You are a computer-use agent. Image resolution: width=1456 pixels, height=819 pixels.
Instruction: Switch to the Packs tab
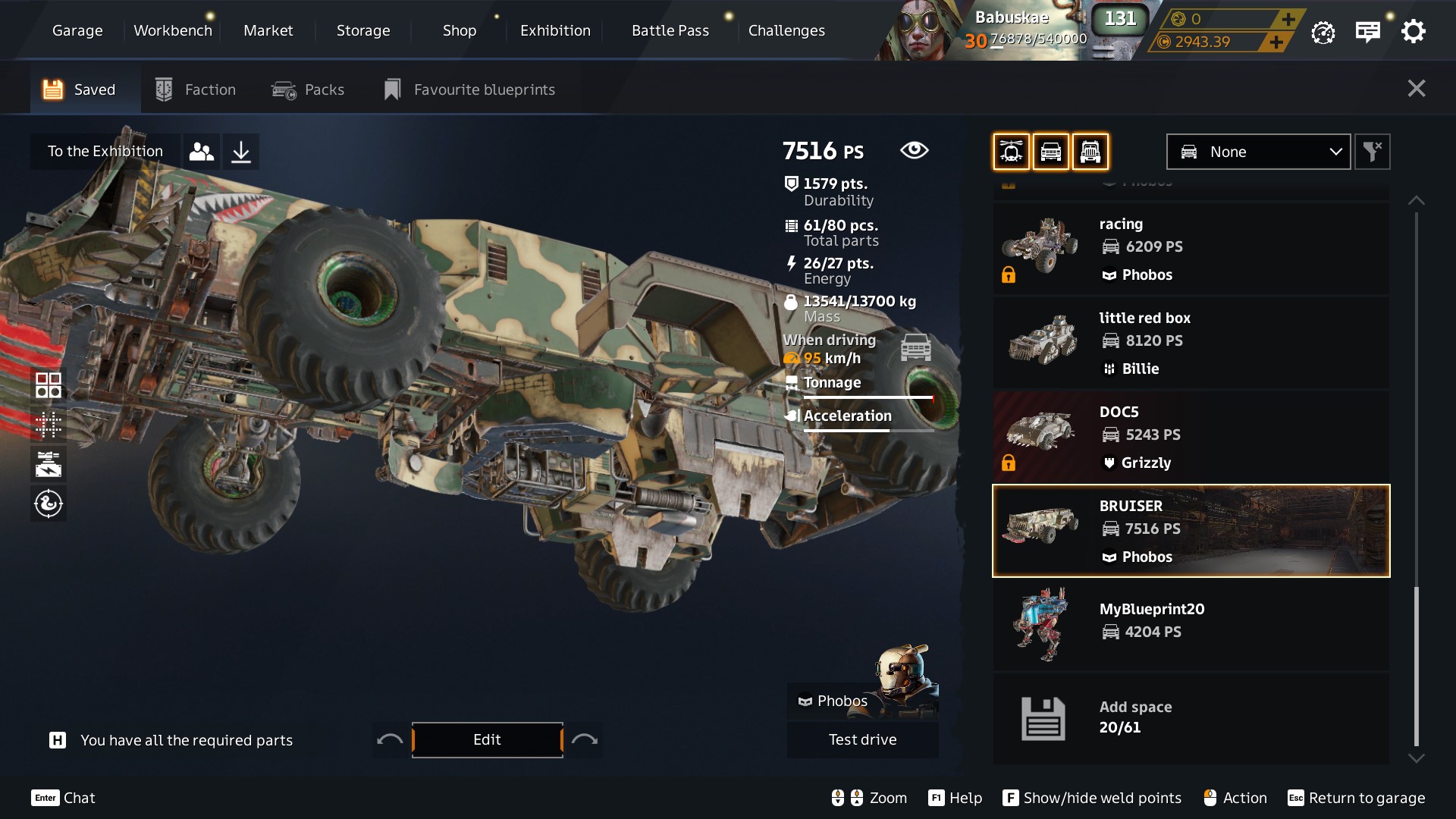click(308, 89)
